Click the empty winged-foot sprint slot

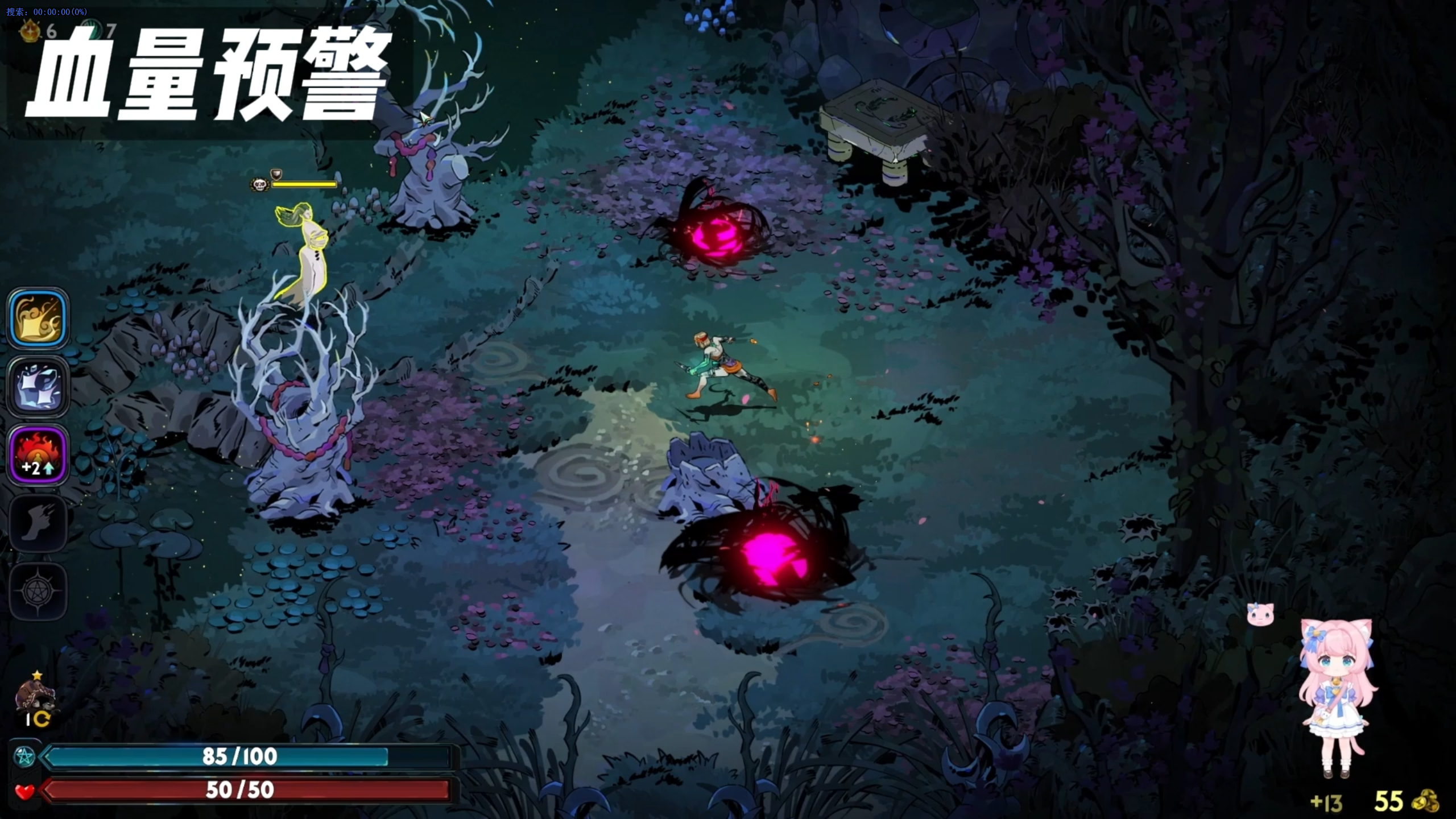click(x=38, y=523)
